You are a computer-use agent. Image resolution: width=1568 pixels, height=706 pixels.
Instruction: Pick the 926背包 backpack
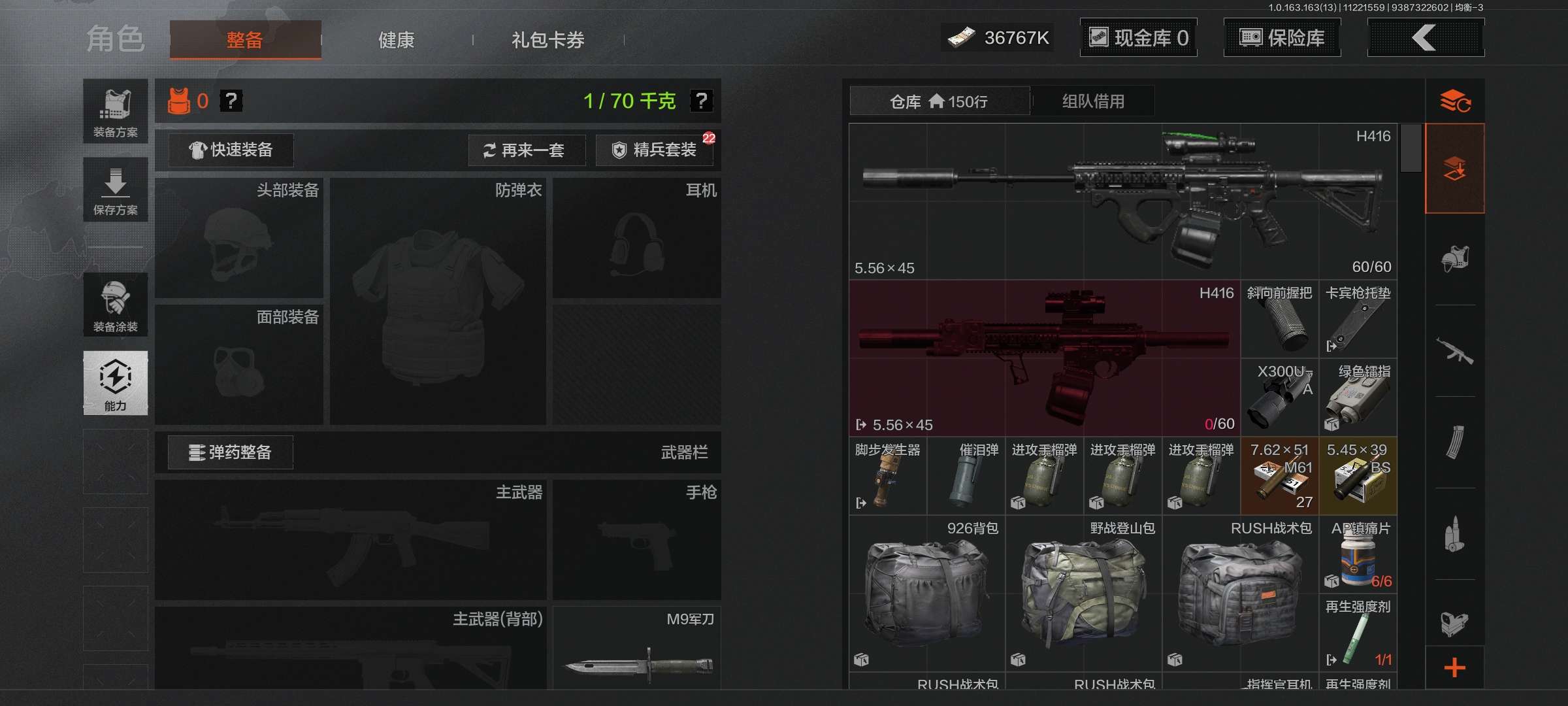pos(926,594)
